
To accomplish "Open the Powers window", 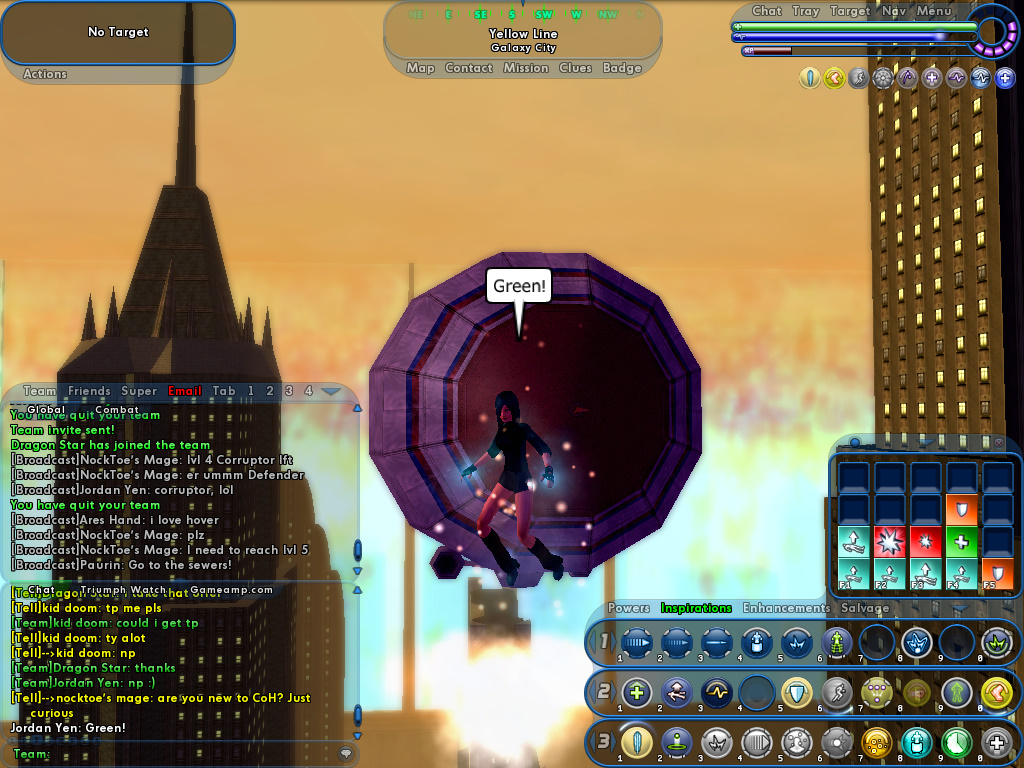I will pos(629,608).
